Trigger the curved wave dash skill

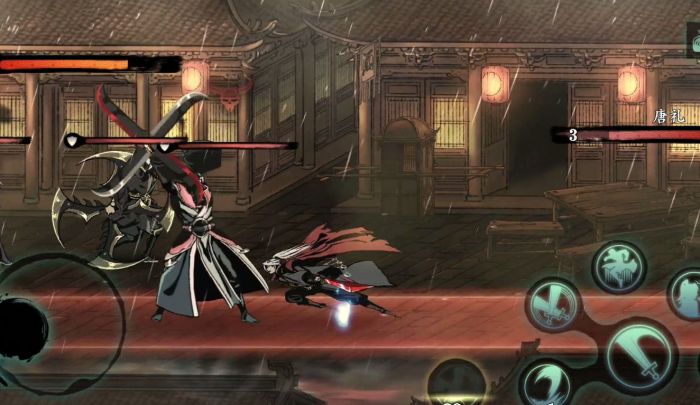tap(546, 383)
